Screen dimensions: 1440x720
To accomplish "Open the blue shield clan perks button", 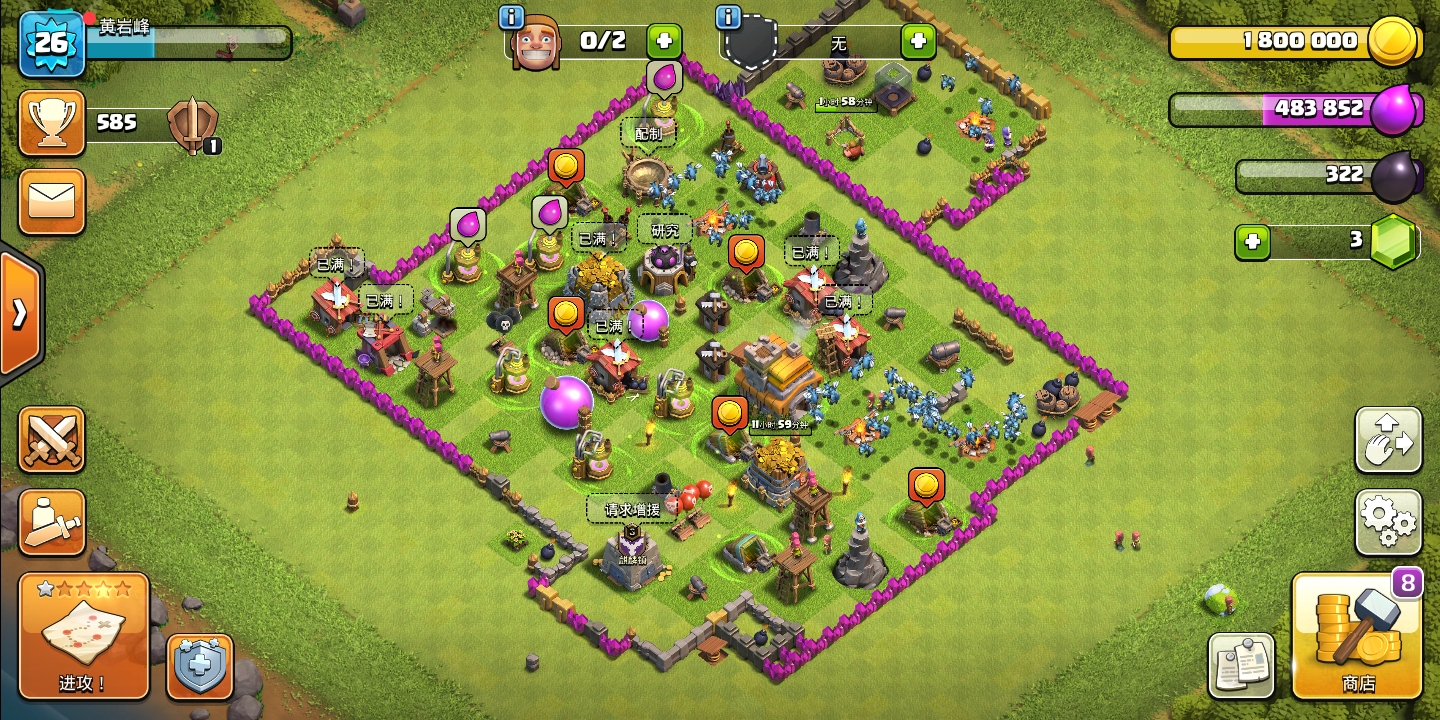I will [x=200, y=666].
